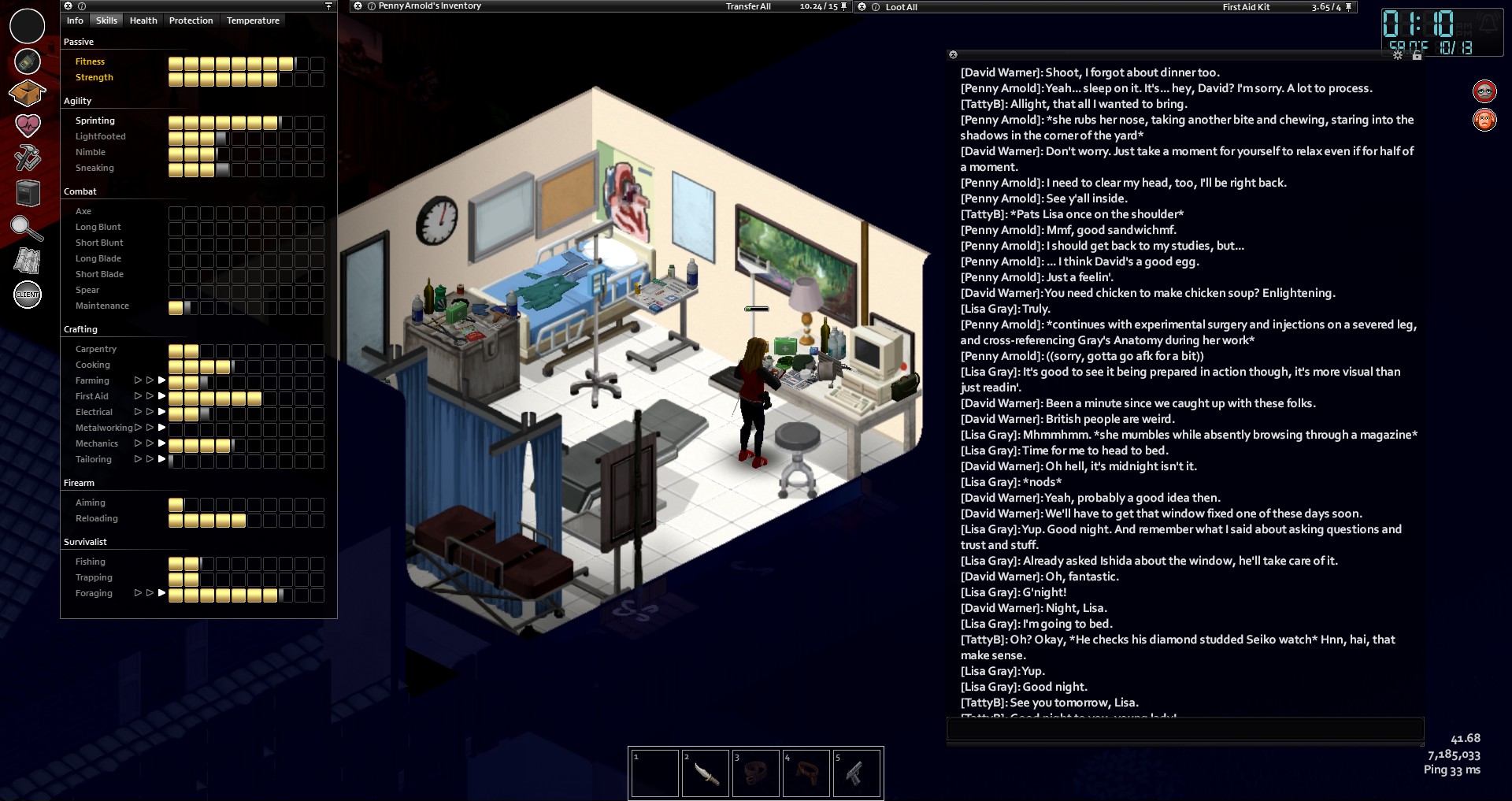Toggle the chat window lock icon
The image size is (1512, 801).
1417,55
